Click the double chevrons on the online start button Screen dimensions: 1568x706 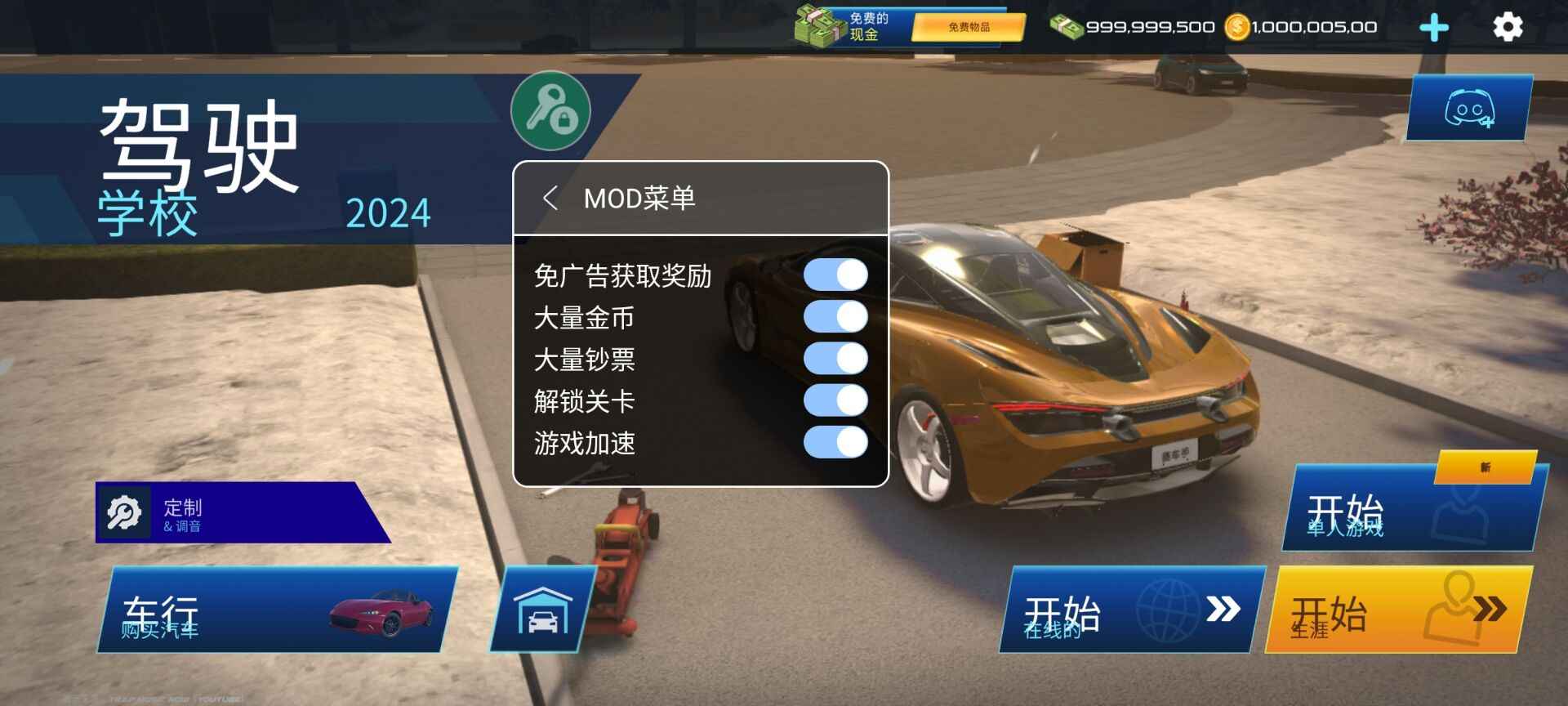(x=1223, y=610)
